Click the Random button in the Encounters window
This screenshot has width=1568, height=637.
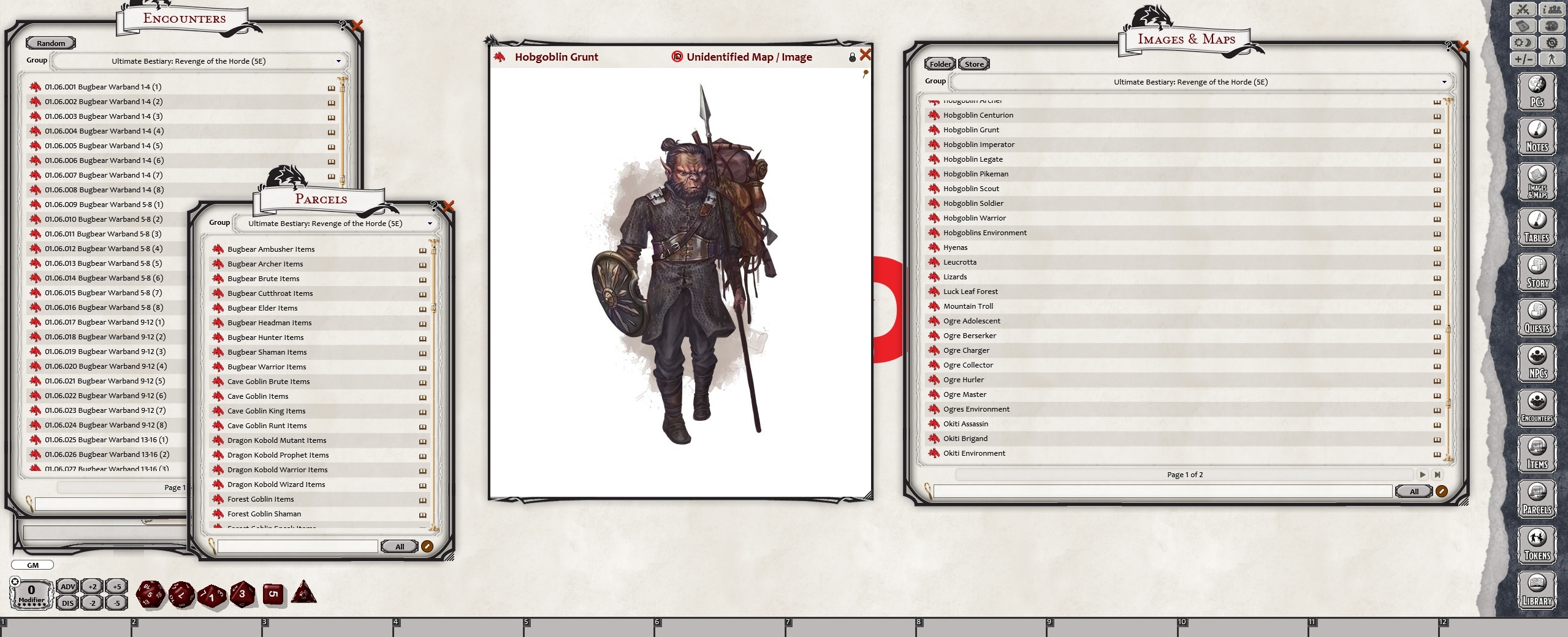point(50,42)
